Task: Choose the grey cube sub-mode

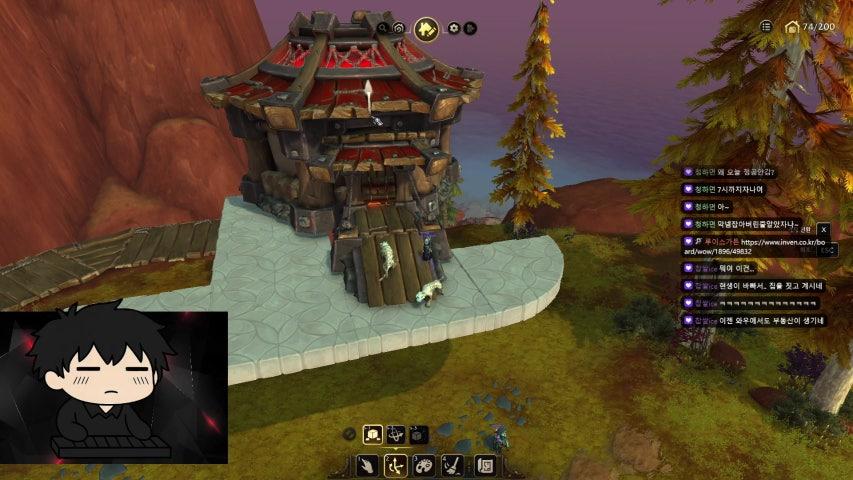Action: (419, 434)
